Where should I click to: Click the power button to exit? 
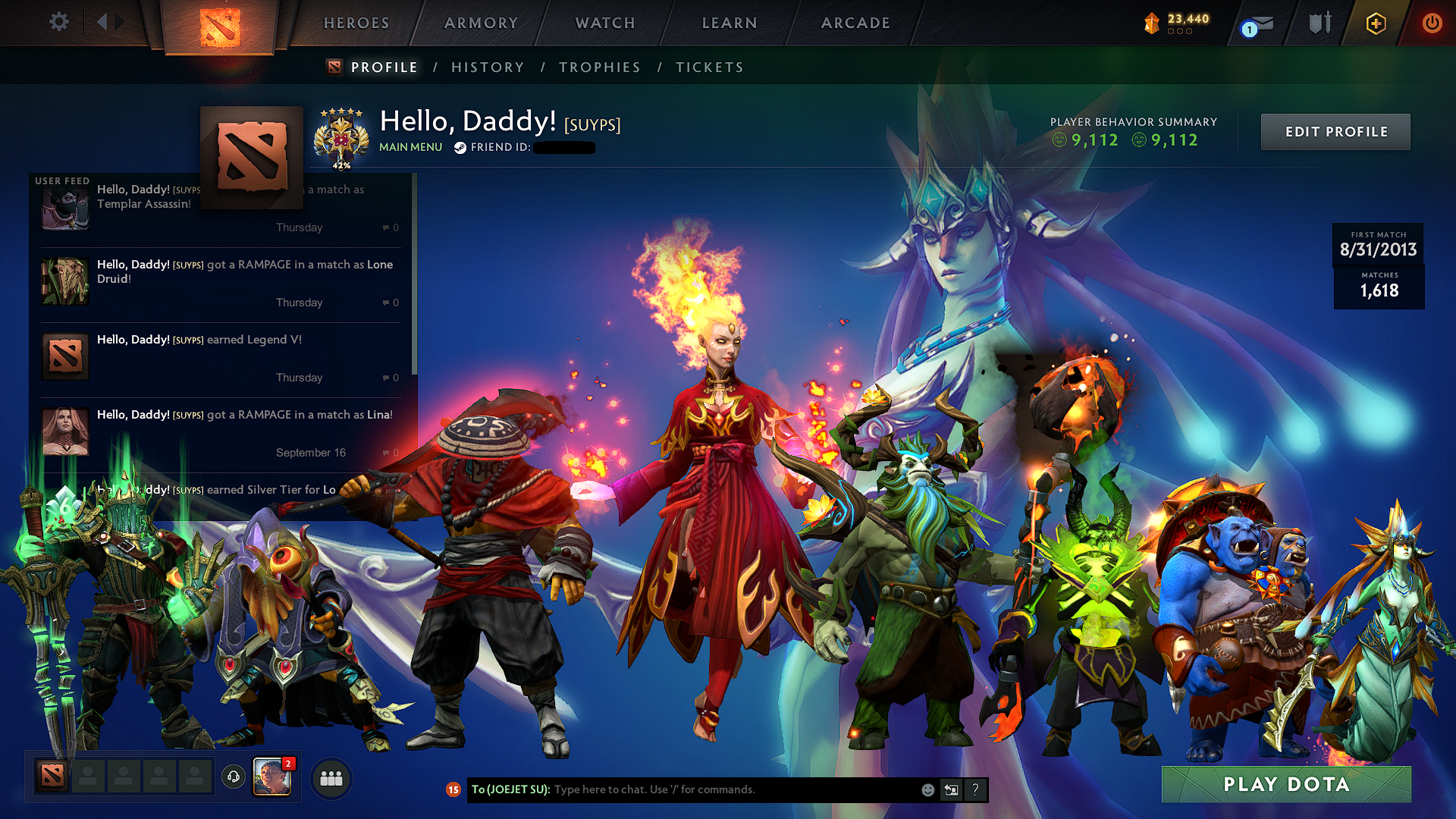pos(1432,23)
